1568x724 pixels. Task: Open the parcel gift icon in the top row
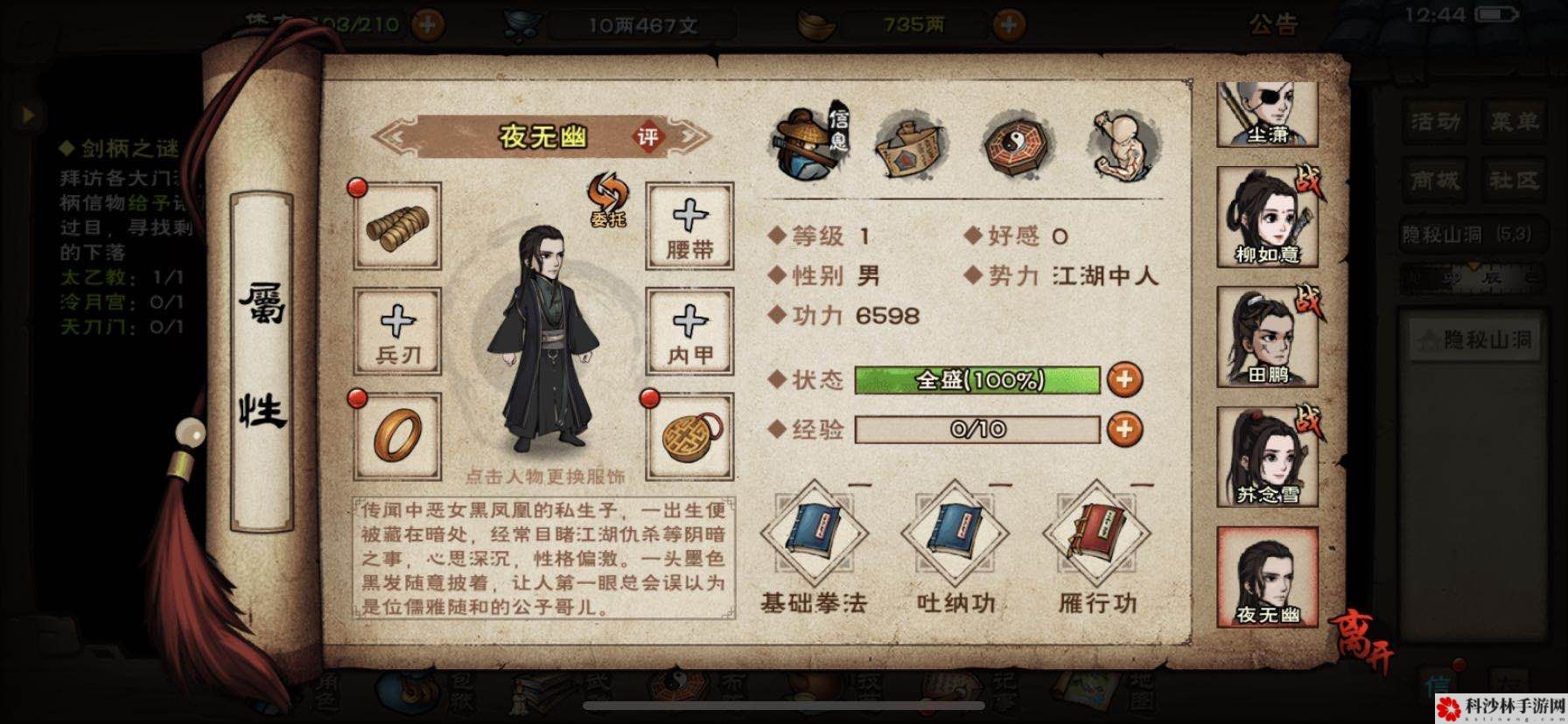(x=911, y=147)
